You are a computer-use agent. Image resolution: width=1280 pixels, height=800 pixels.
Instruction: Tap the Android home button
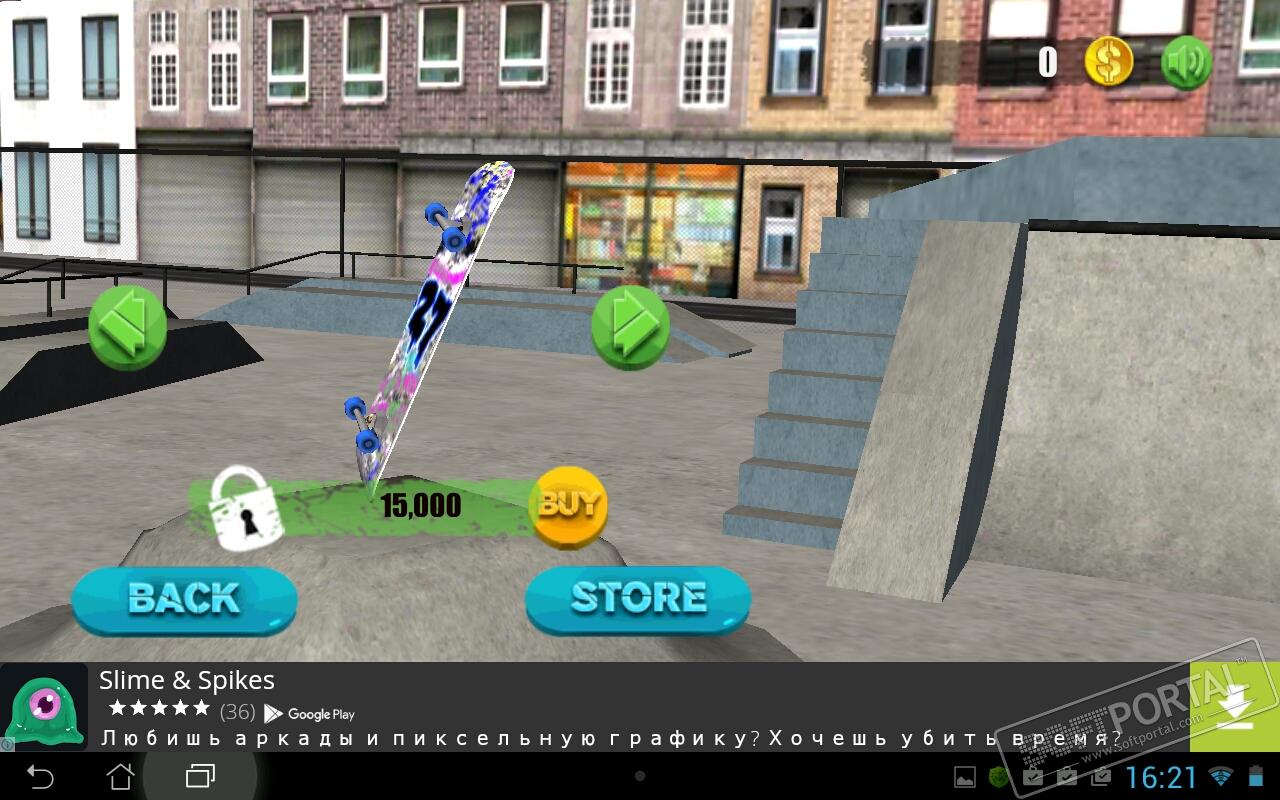coord(120,776)
